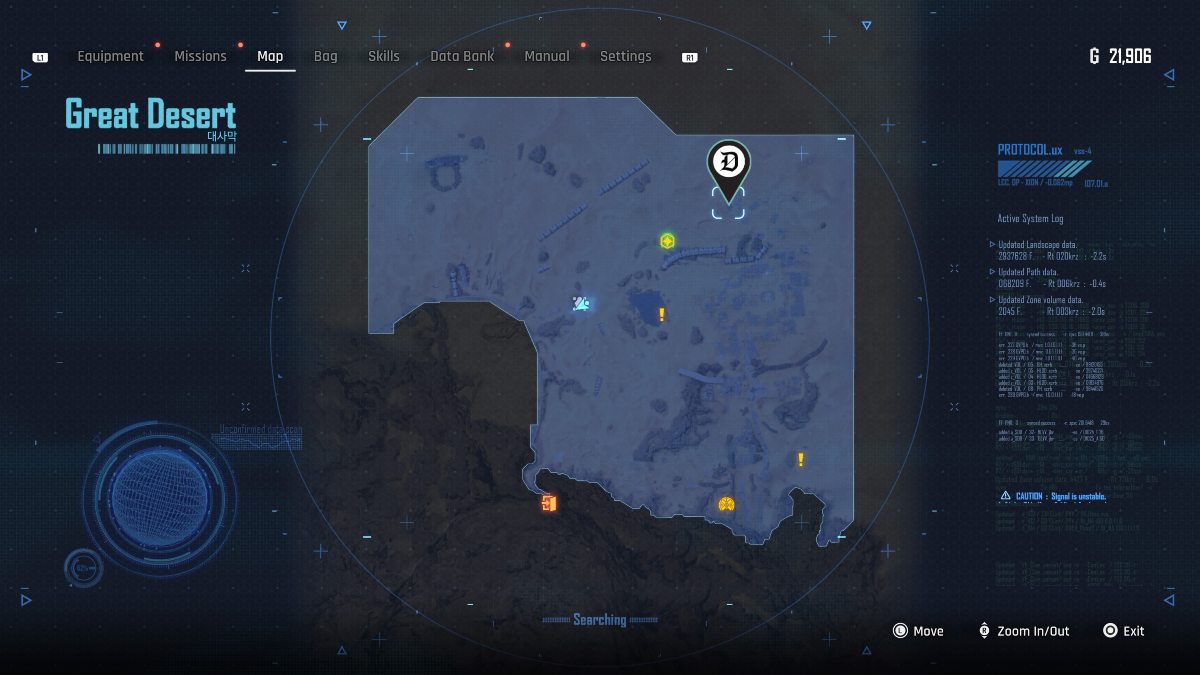Go to the Bag tab
The image size is (1200, 675).
point(326,56)
